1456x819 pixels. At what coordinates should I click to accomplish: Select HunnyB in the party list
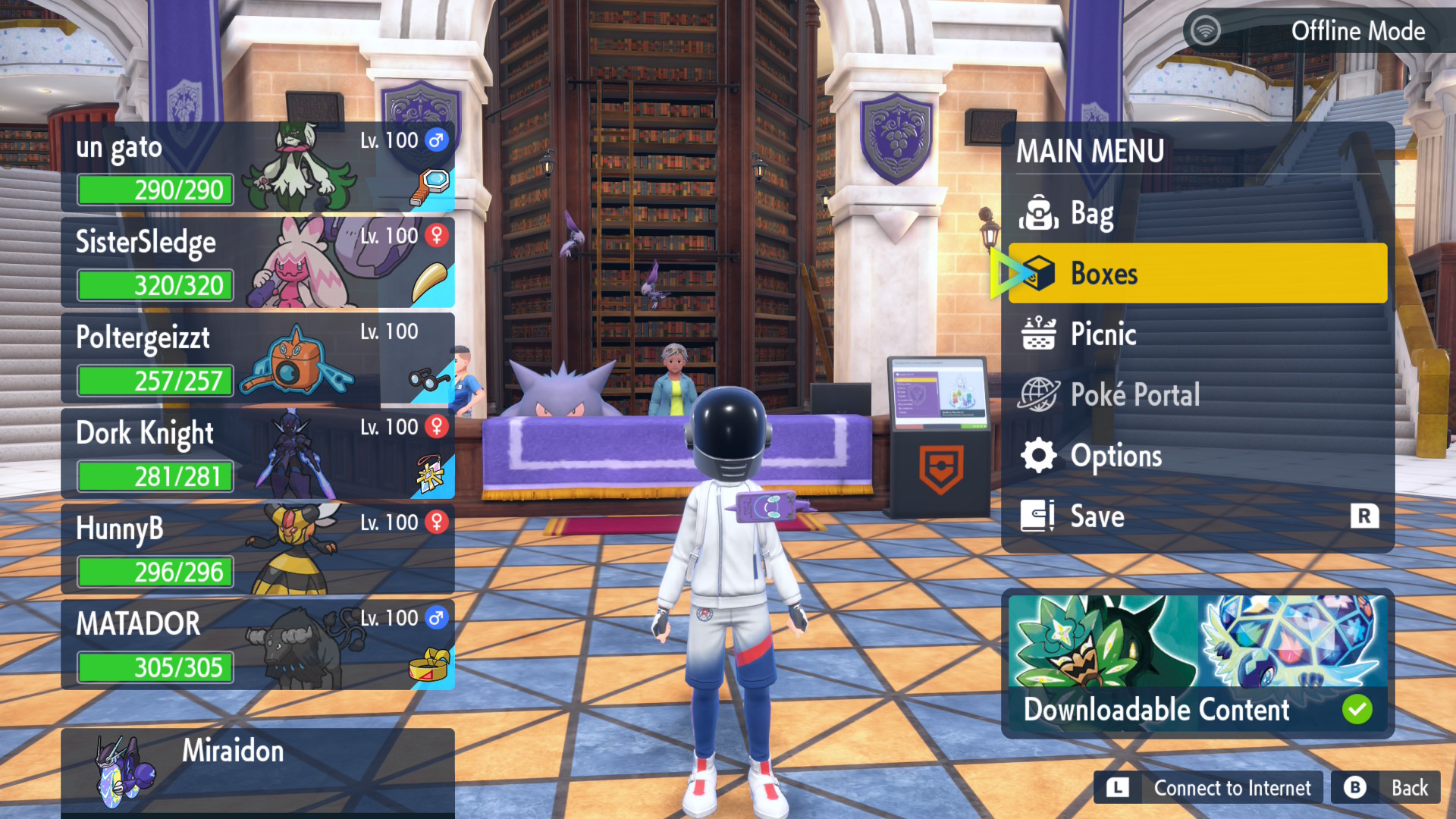coord(257,550)
